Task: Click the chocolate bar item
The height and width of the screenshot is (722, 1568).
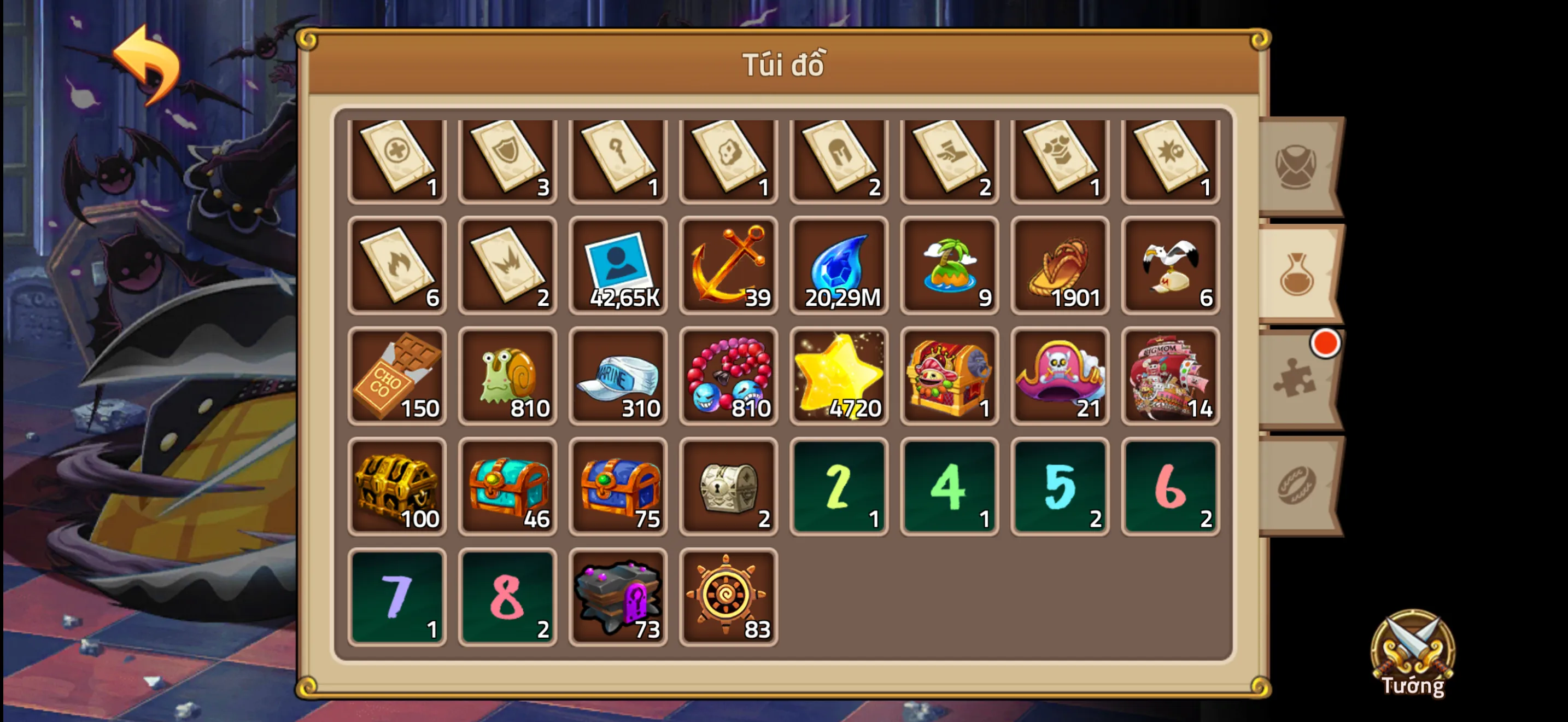Action: coord(396,376)
